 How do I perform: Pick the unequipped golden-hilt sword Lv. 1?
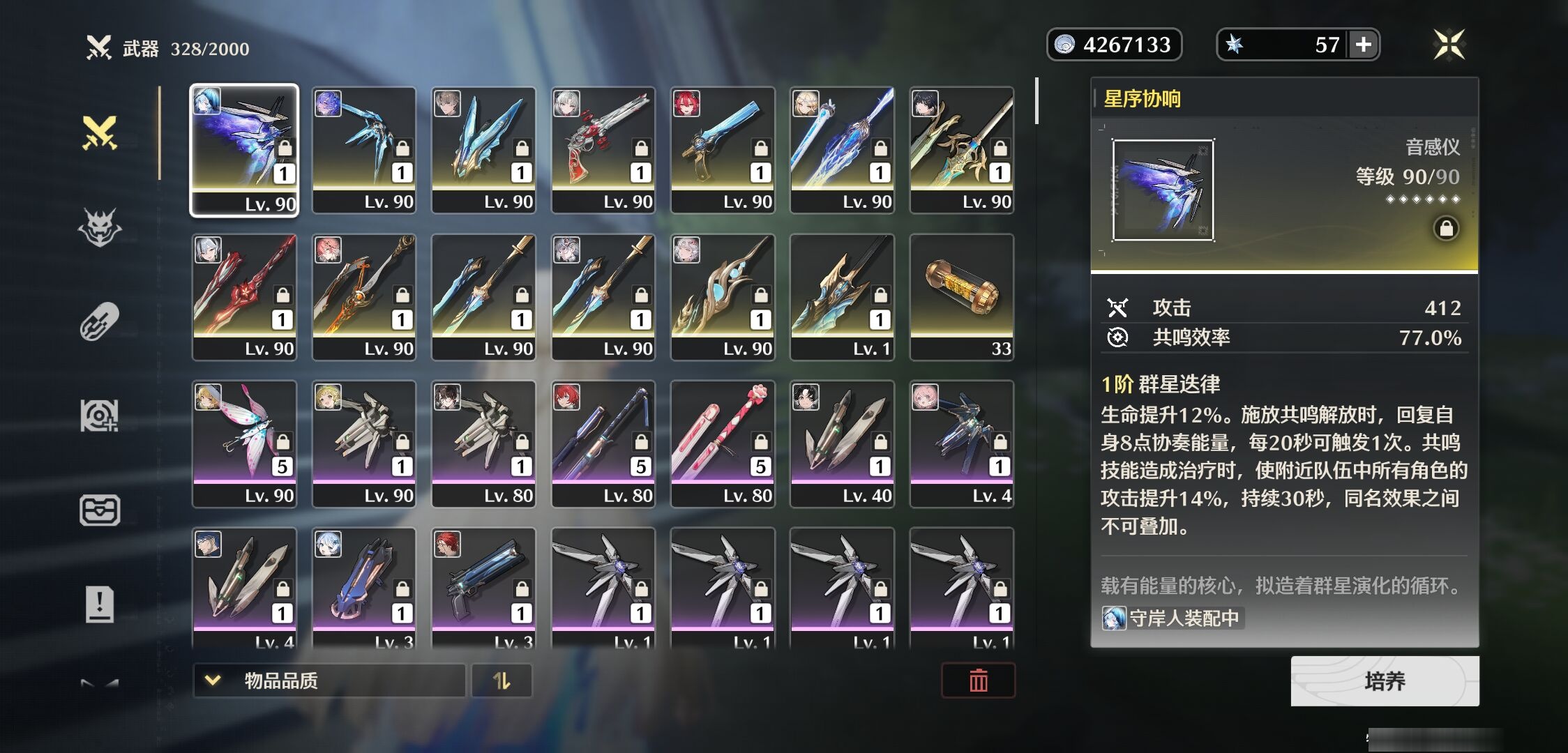[842, 297]
